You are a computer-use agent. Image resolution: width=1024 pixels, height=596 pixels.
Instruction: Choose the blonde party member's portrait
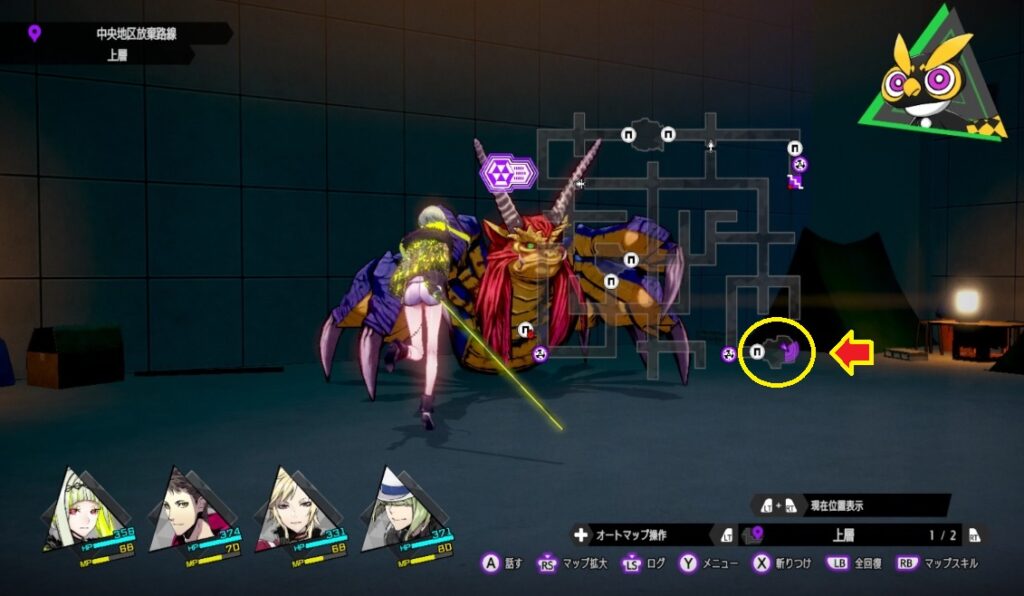(x=291, y=507)
